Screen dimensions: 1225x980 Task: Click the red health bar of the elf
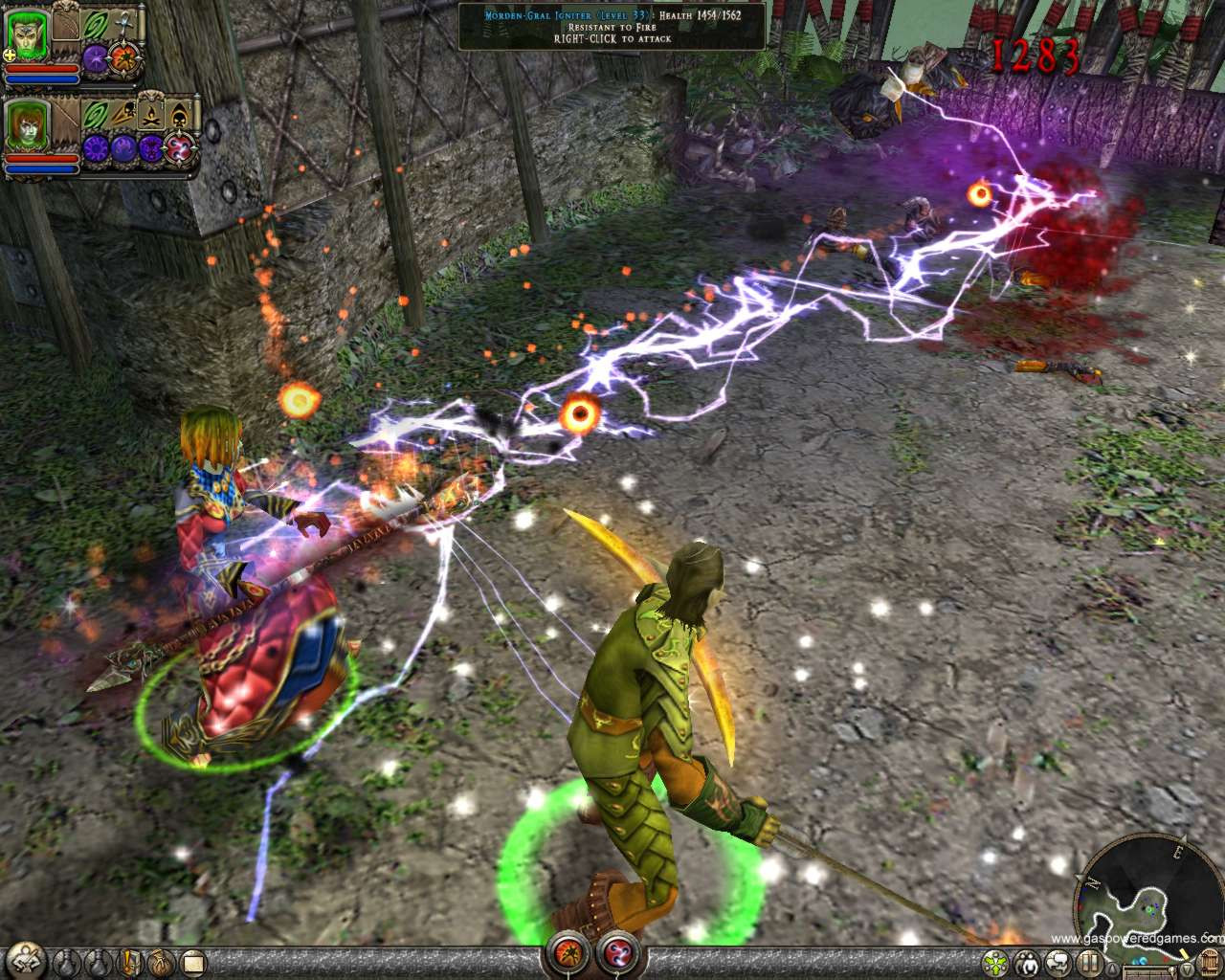pos(41,68)
